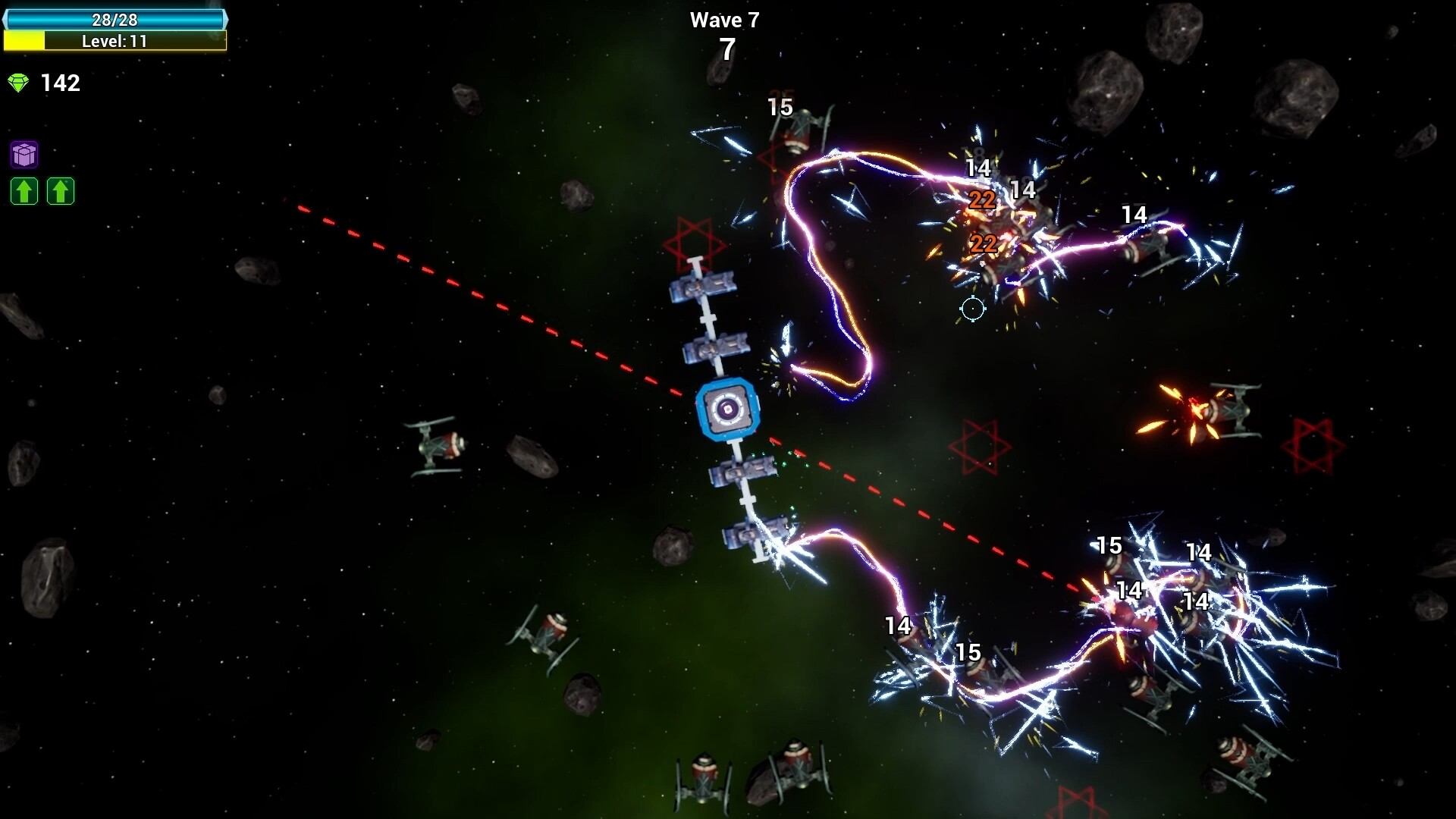This screenshot has height=819, width=1456.
Task: Click the Wave 7 header text
Action: (724, 20)
